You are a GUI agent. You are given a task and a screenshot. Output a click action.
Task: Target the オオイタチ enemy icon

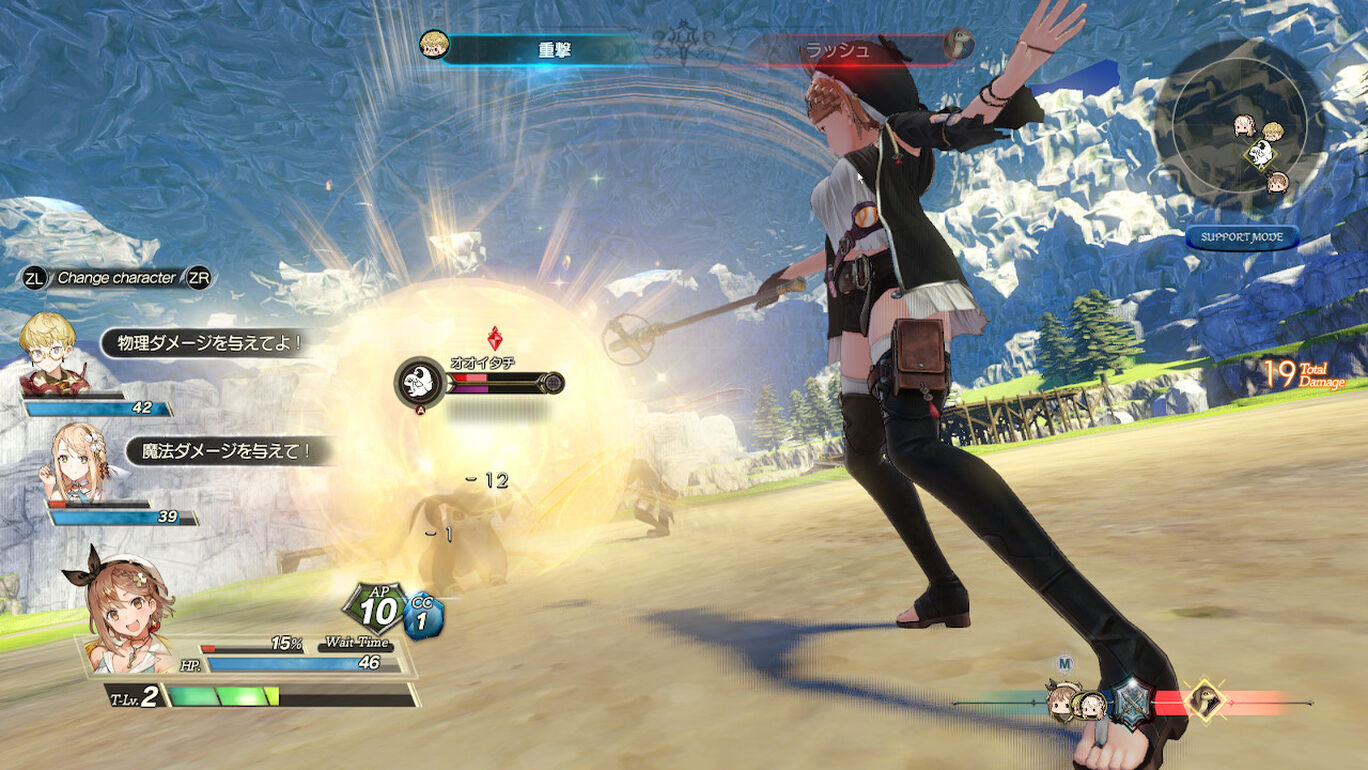420,382
